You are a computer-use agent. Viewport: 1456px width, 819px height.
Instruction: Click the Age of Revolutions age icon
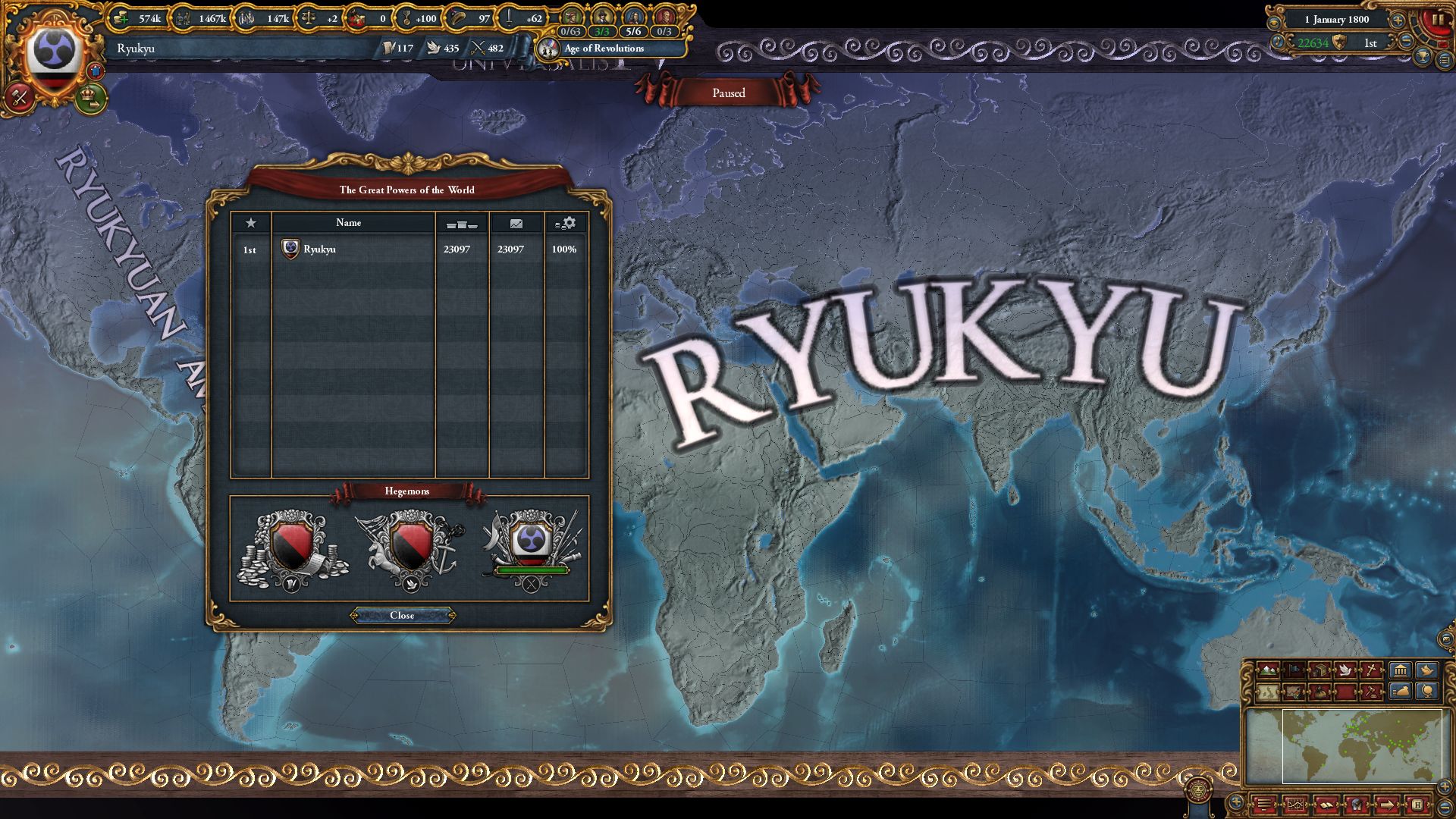click(x=548, y=49)
